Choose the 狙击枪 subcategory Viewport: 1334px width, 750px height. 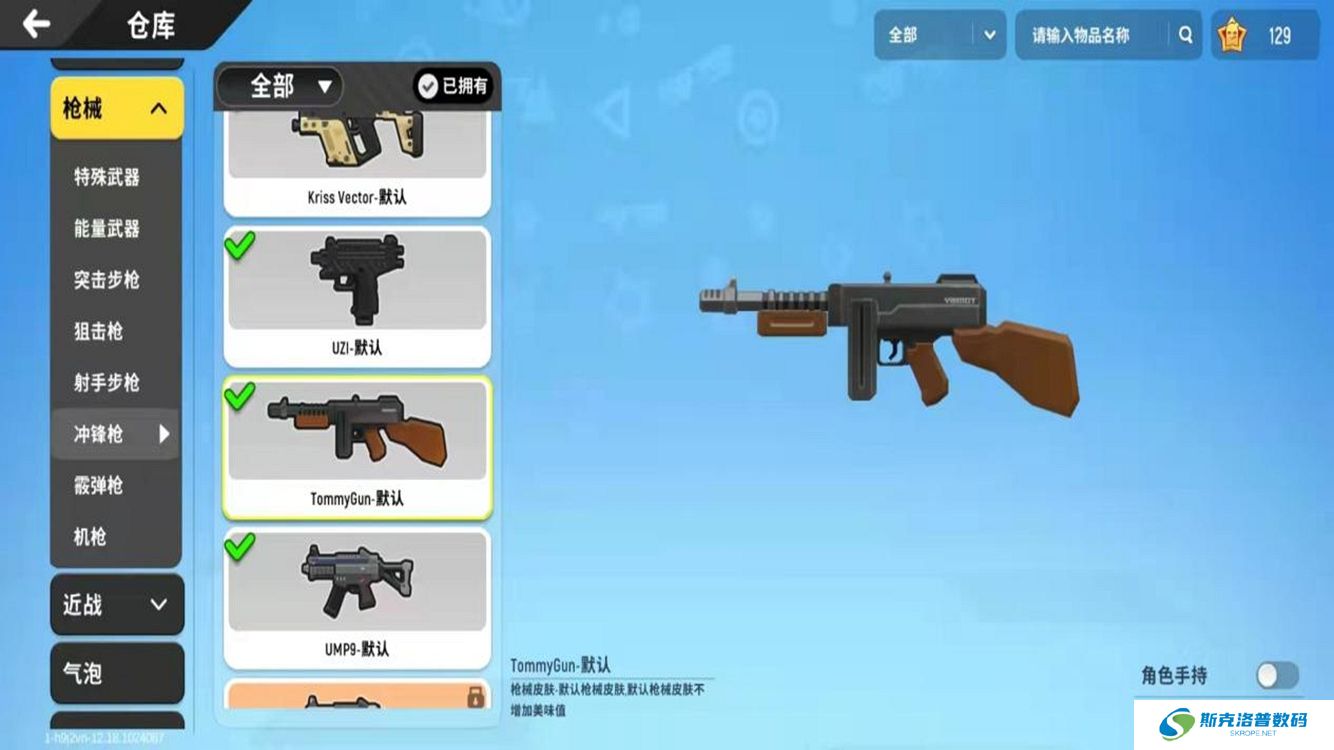99,331
